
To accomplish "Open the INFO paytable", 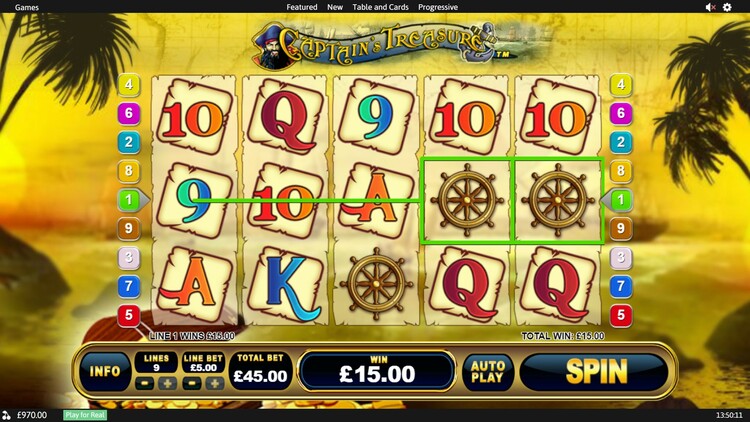I will 105,372.
